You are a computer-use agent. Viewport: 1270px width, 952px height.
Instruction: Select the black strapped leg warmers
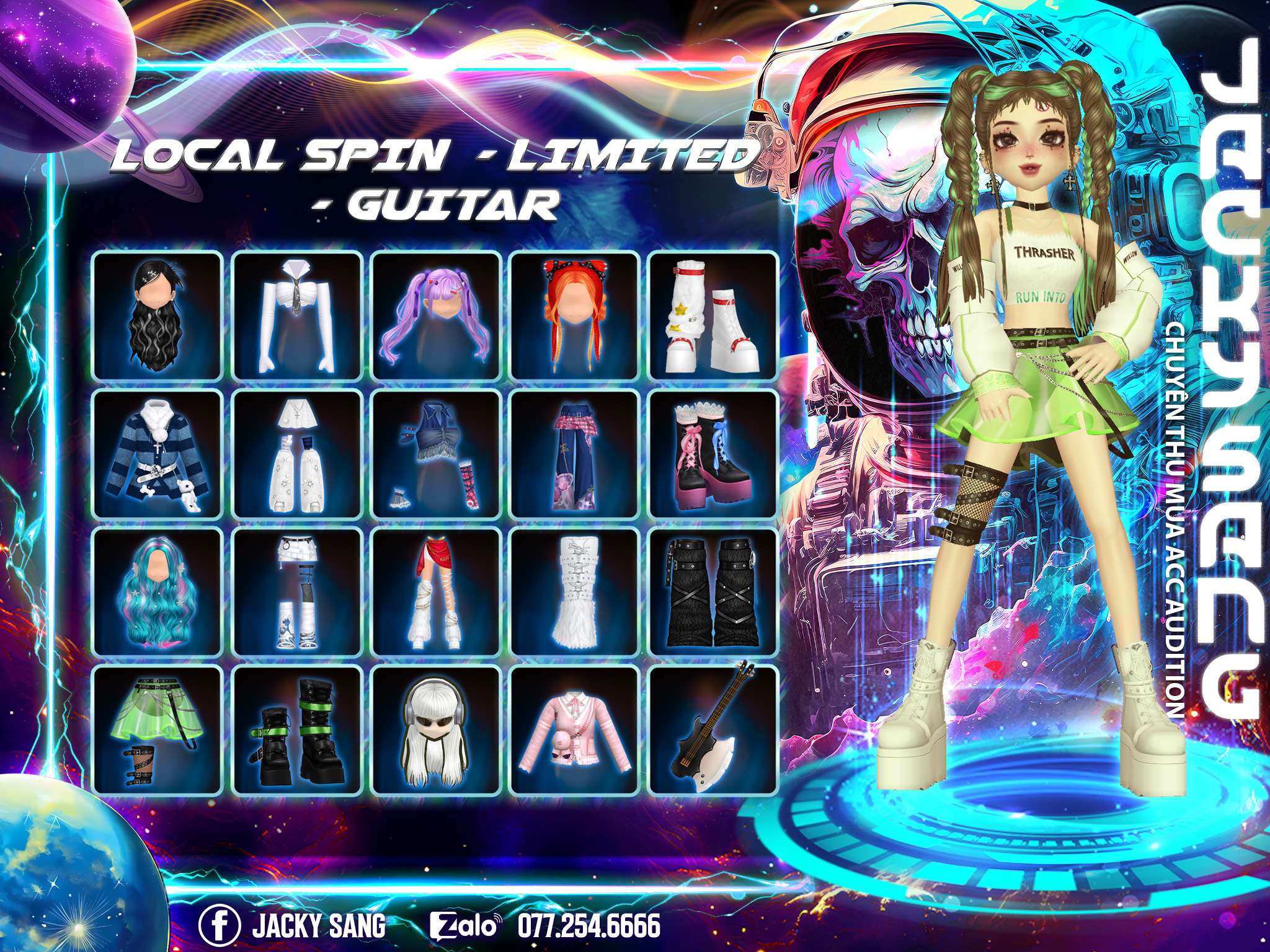pyautogui.click(x=713, y=592)
